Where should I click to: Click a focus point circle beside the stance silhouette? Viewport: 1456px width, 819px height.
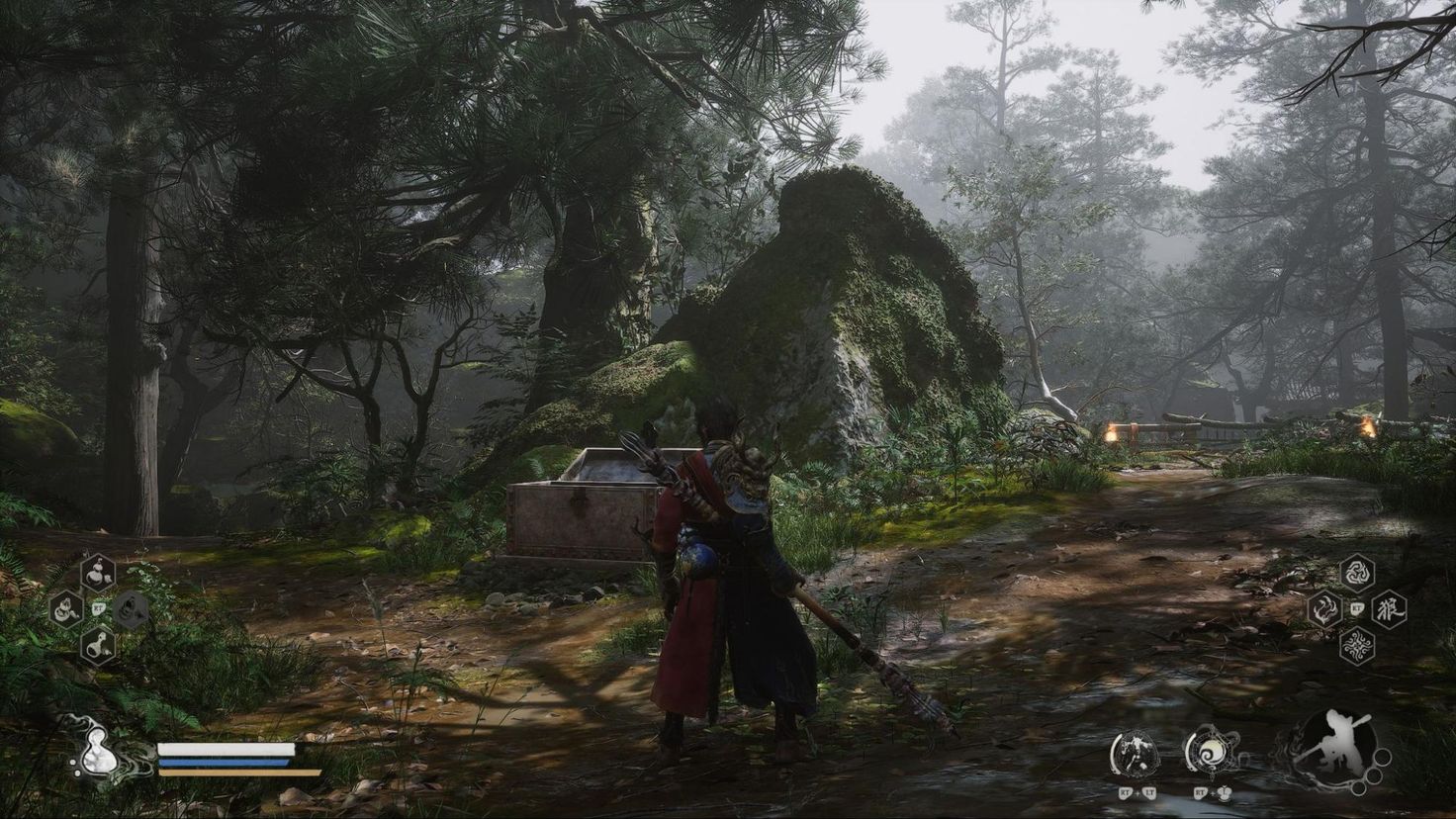click(1373, 774)
